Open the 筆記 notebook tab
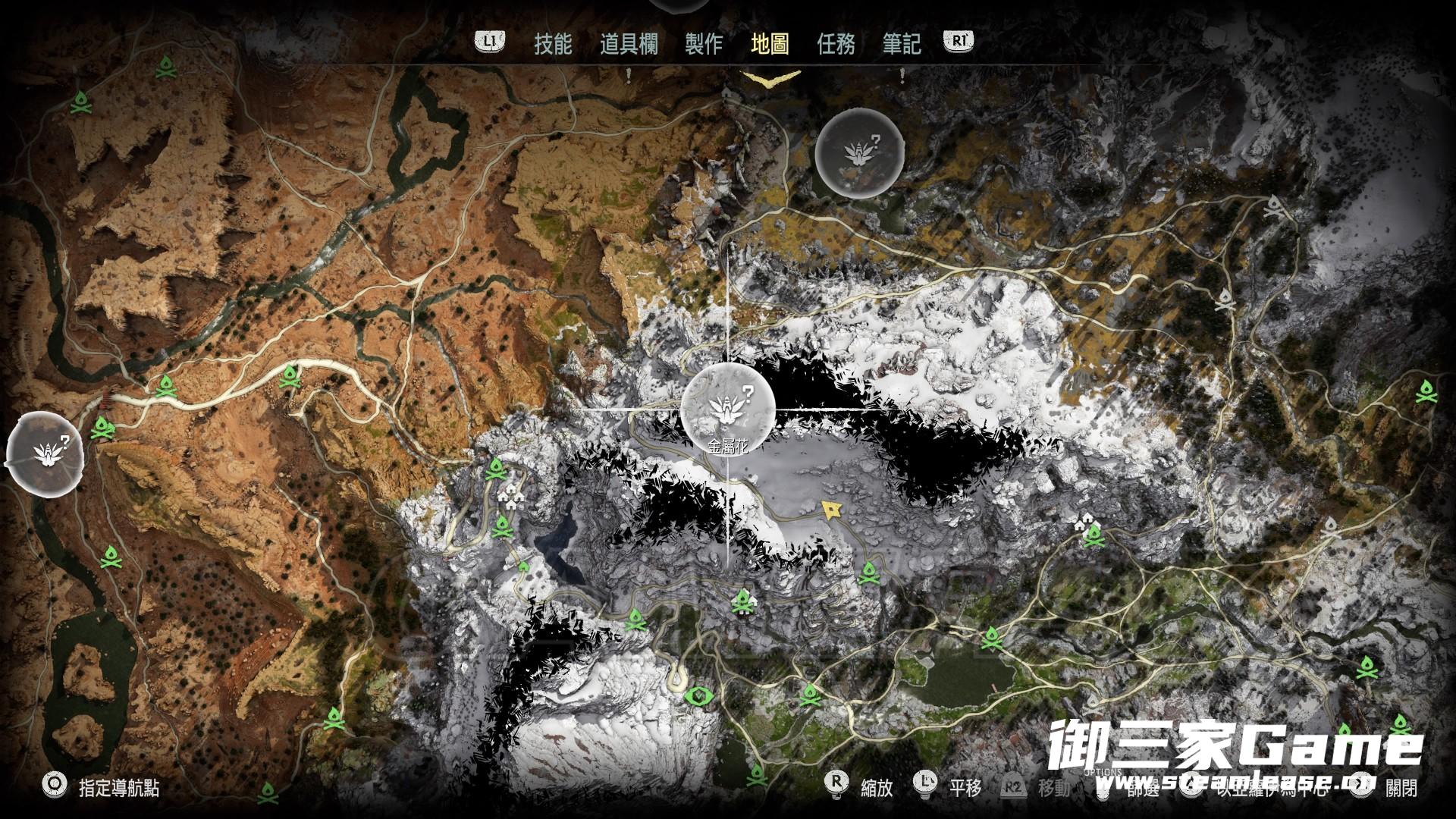Screen dimensions: 1456x819 coord(902,44)
